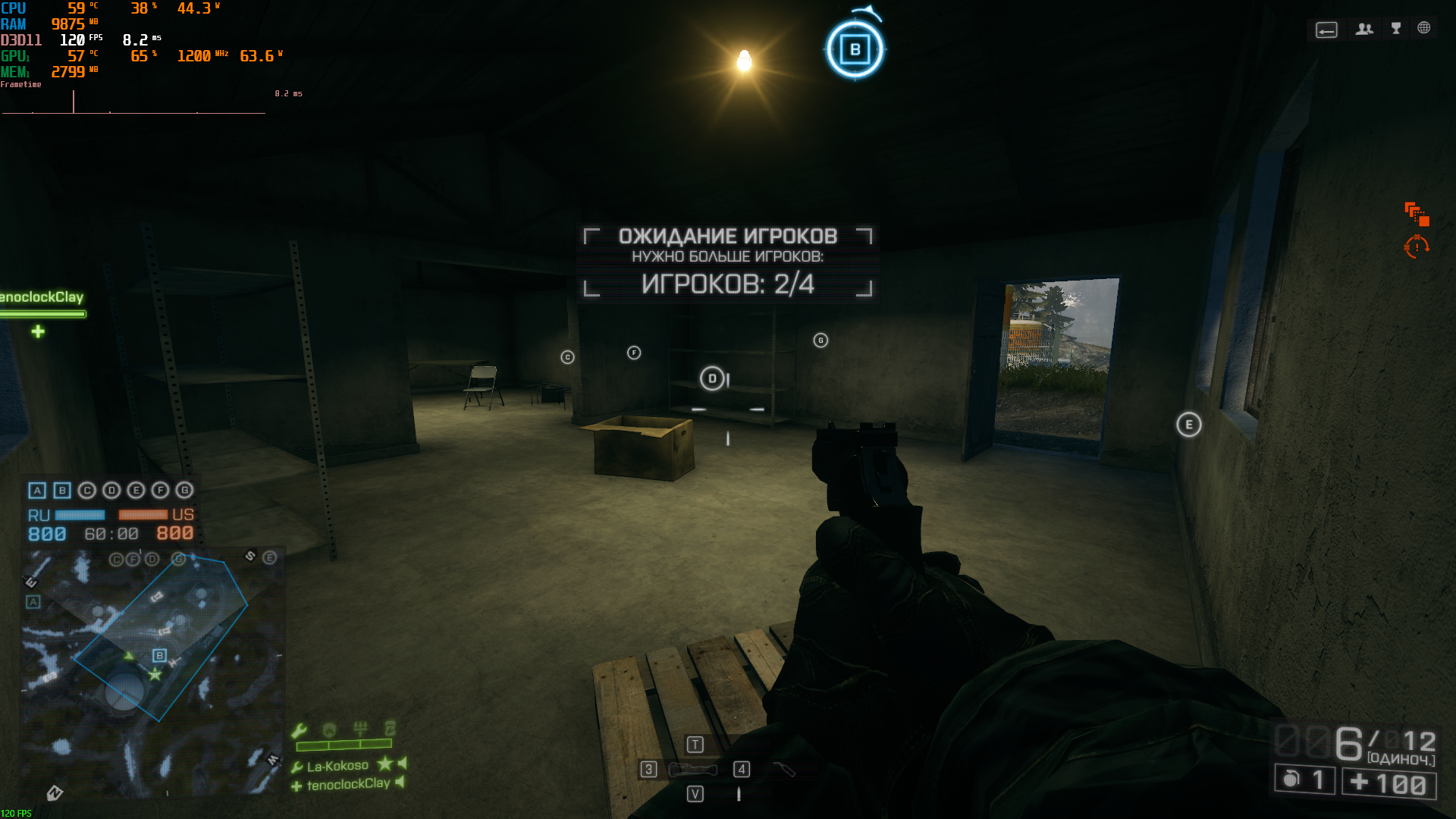Select flag G in the objective row
Image resolution: width=1456 pixels, height=819 pixels.
pos(184,491)
